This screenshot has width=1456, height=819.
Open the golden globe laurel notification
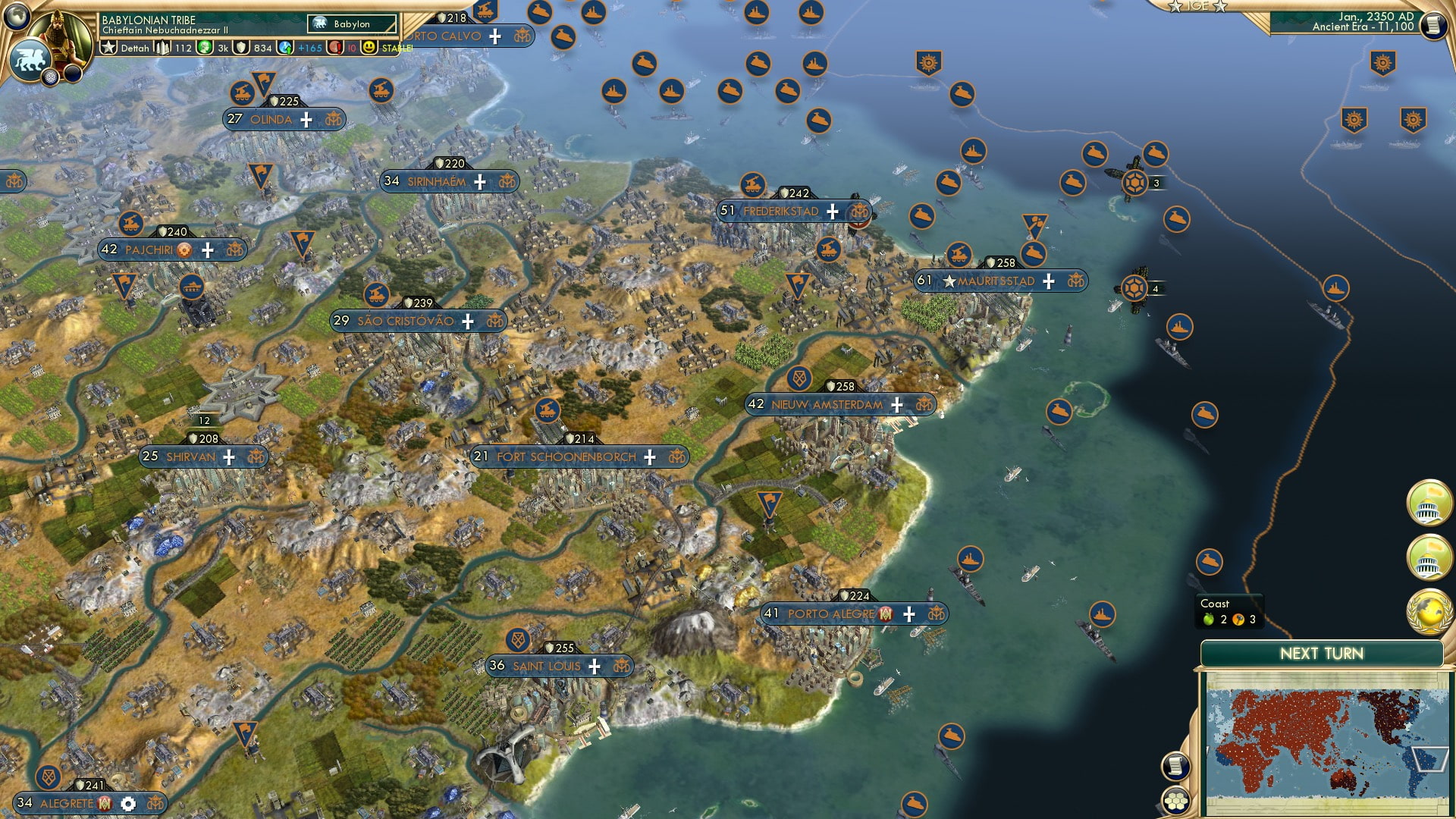(x=1428, y=612)
